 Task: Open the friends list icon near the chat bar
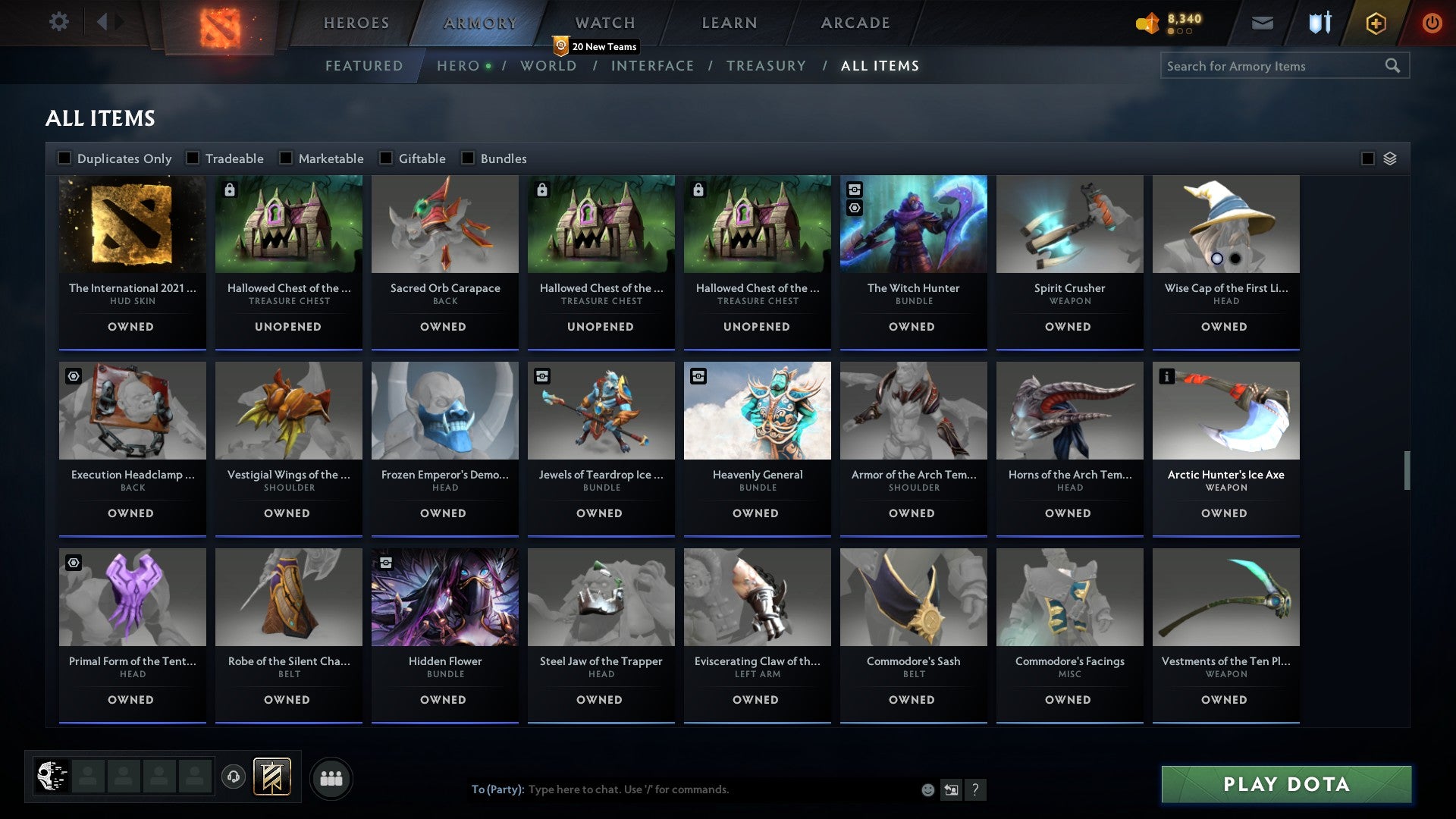331,777
